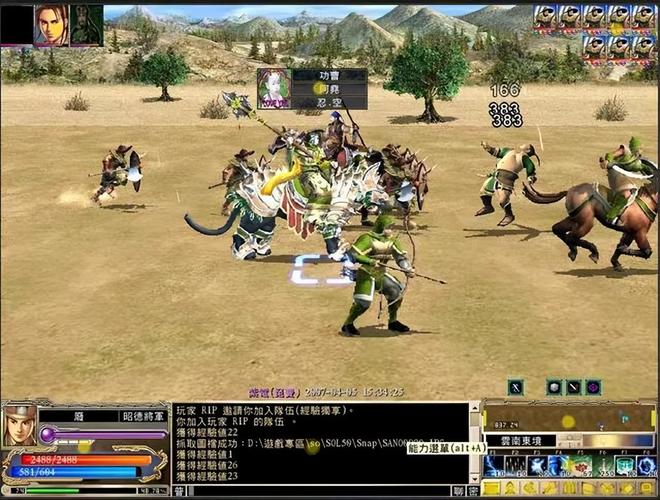Cast the blue ring skill
The height and width of the screenshot is (500, 660).
(647, 465)
